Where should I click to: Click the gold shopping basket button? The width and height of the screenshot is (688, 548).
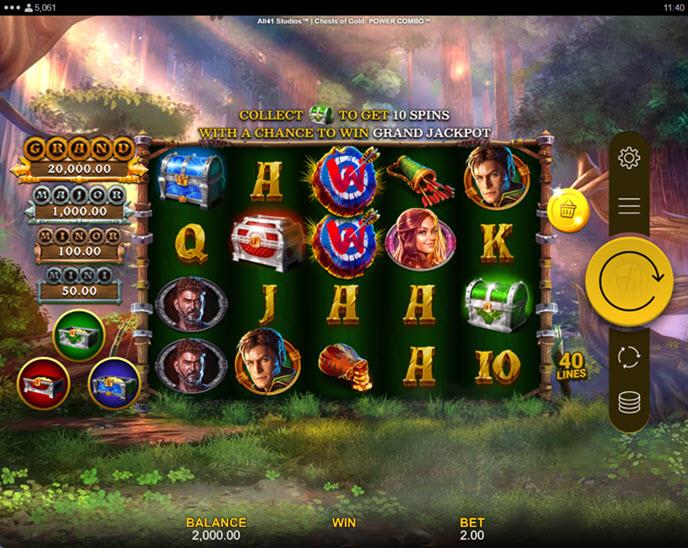(568, 211)
